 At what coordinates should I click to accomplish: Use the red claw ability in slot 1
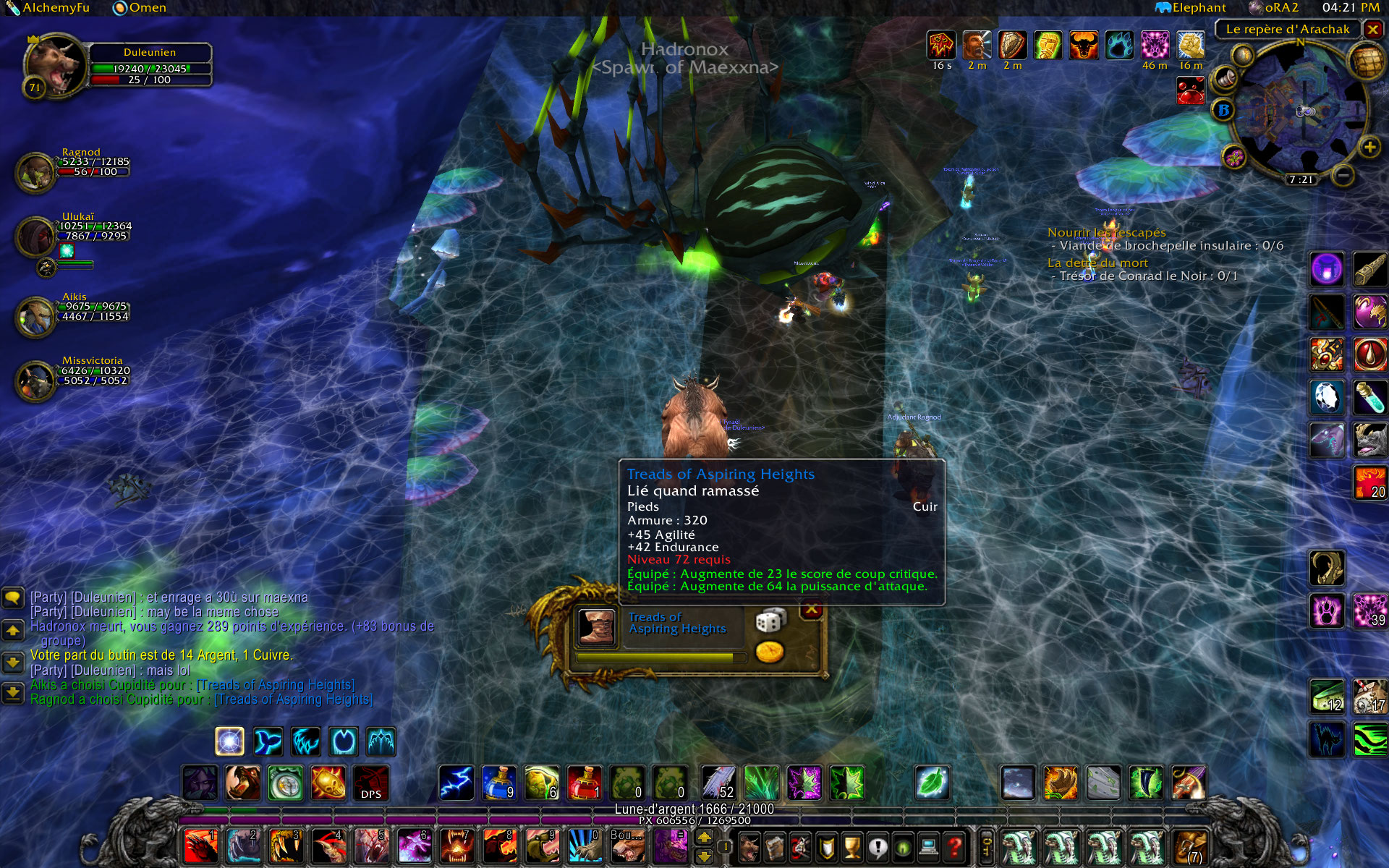pyautogui.click(x=200, y=846)
